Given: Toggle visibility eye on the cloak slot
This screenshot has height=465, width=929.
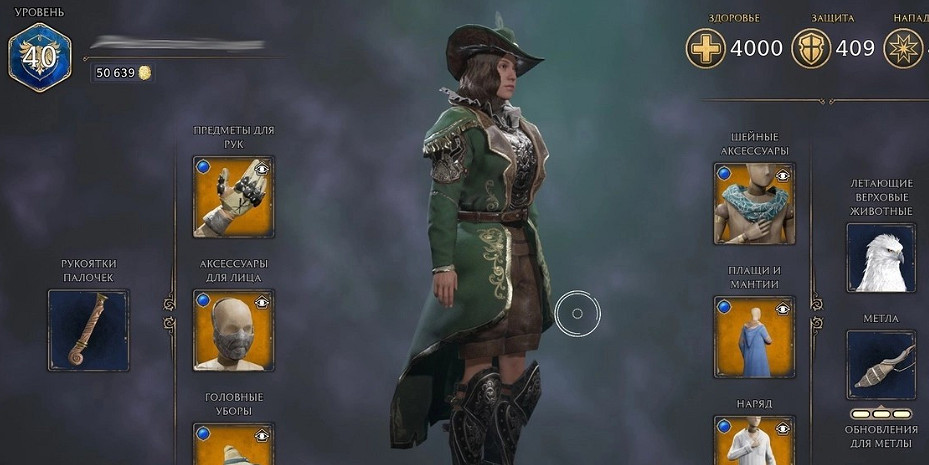Looking at the screenshot, I should coord(783,309).
